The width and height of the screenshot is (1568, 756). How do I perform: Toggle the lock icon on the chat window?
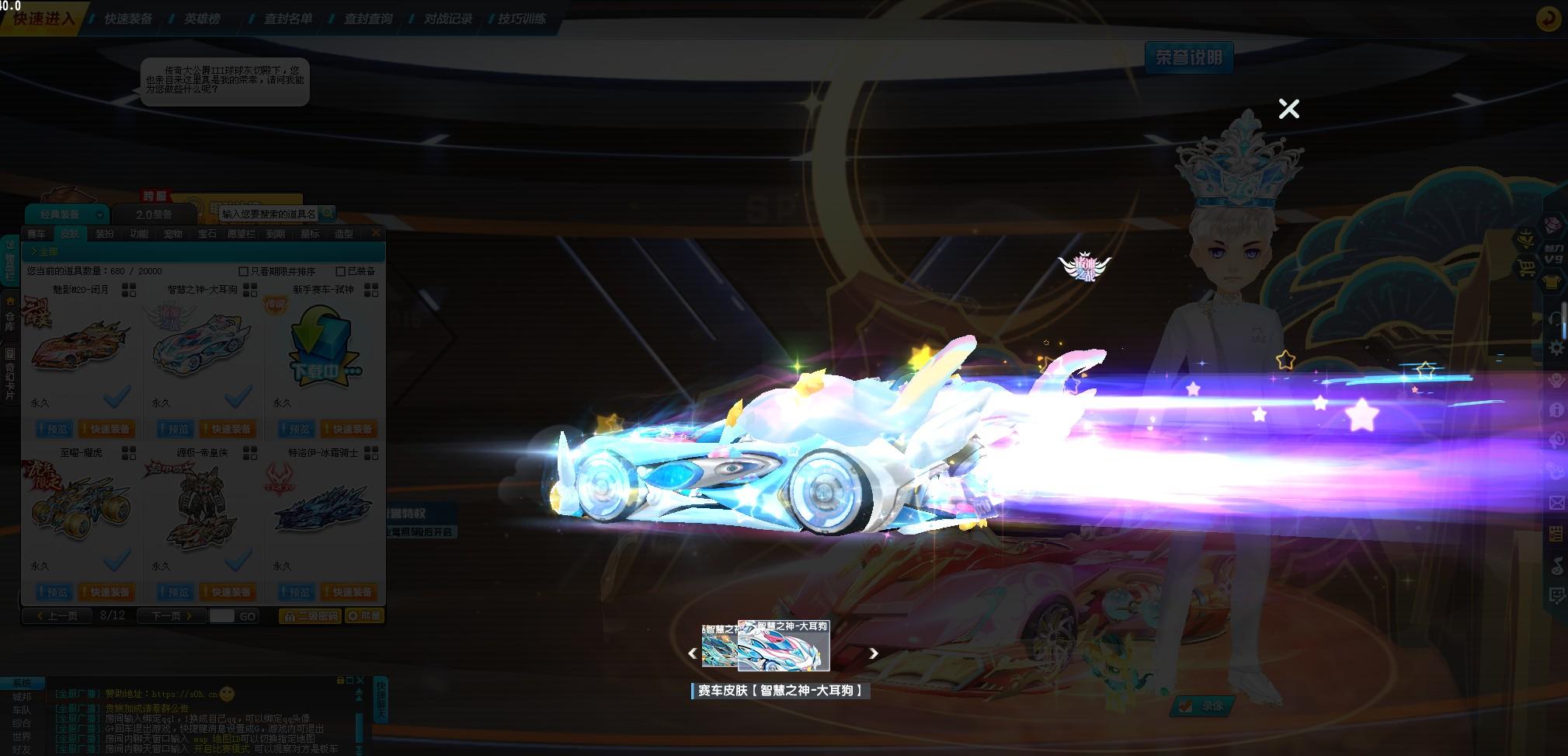[x=340, y=679]
